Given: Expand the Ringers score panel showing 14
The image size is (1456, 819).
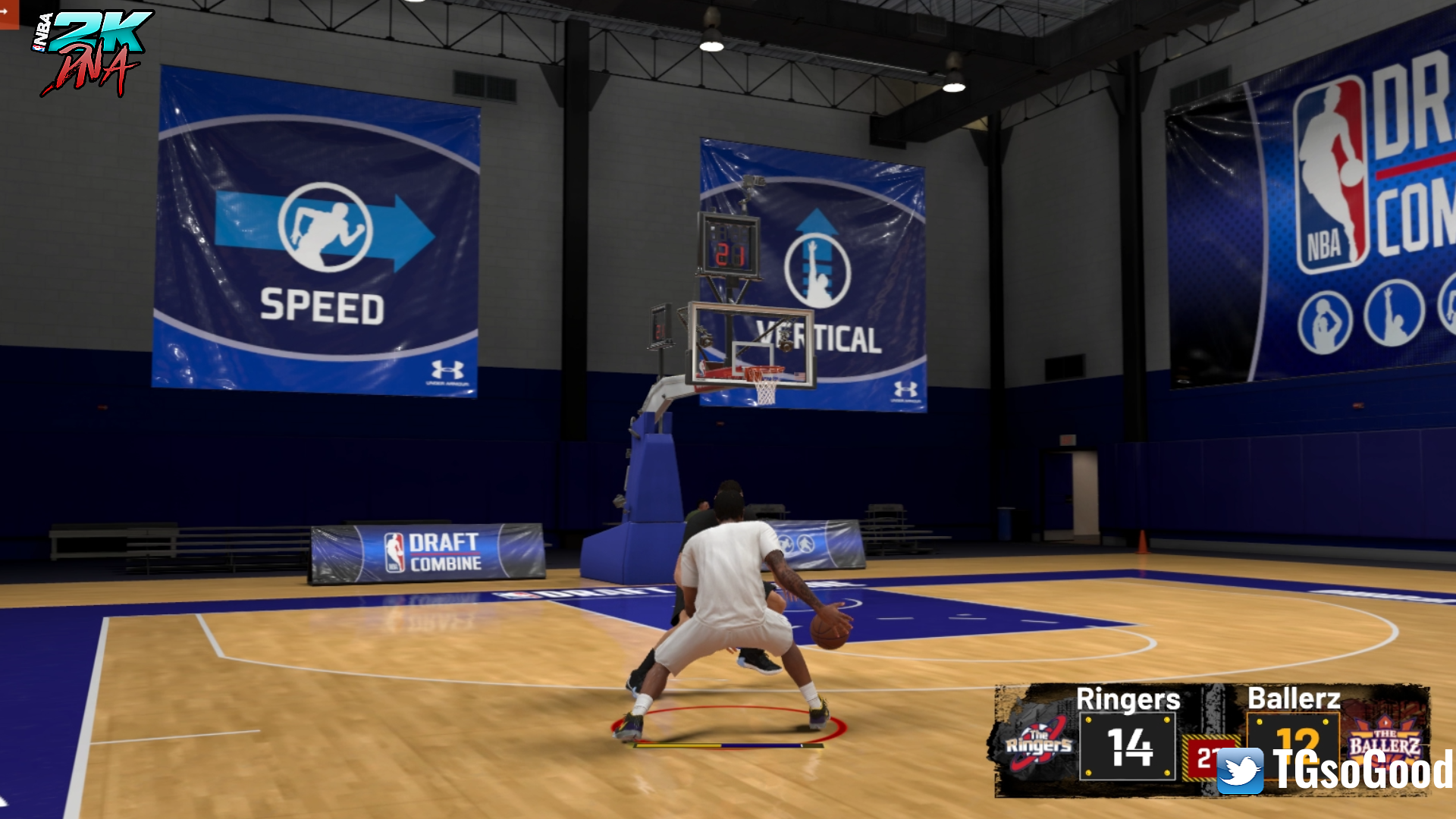Looking at the screenshot, I should [x=1128, y=745].
